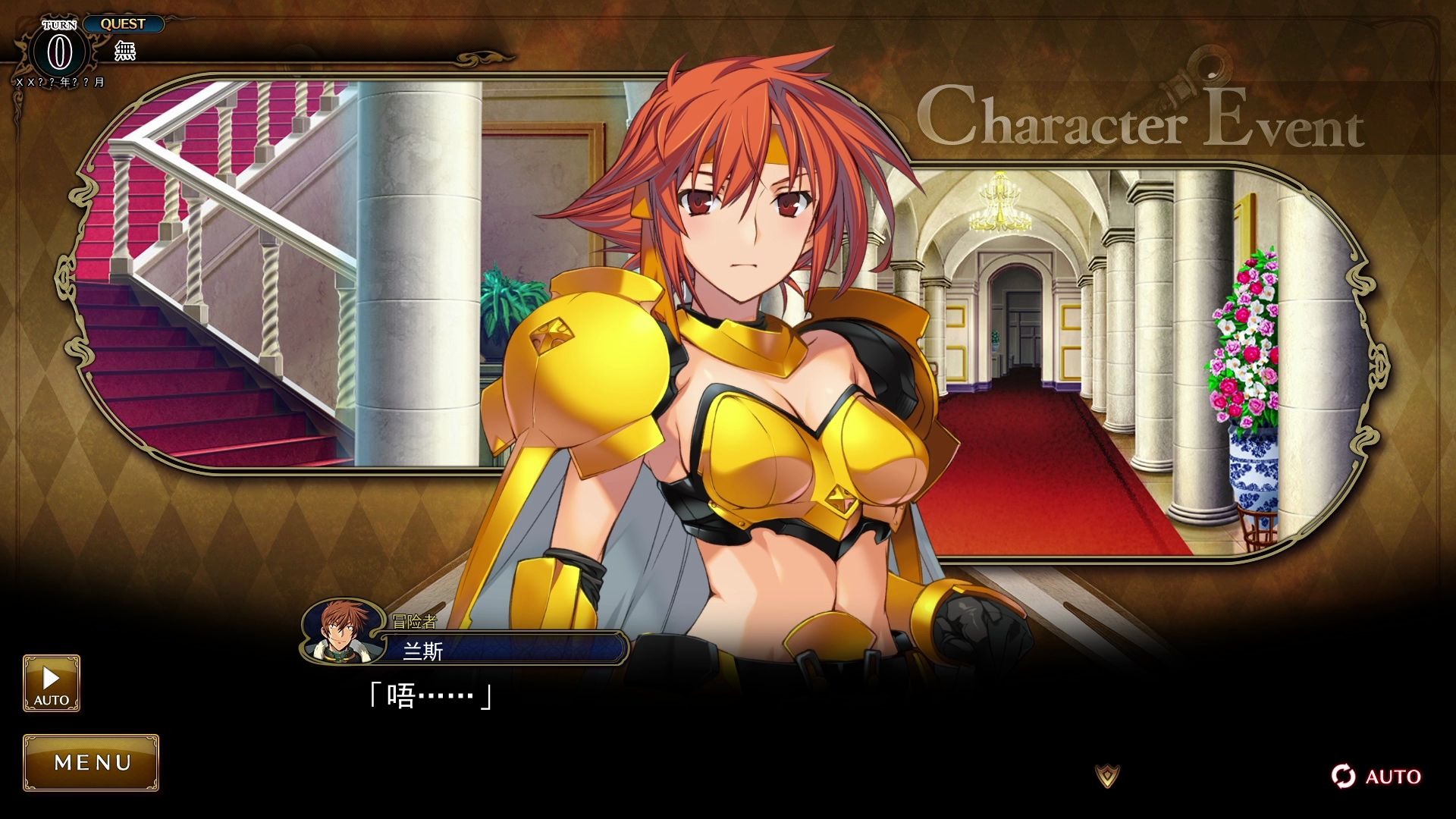Open the MENU button
The height and width of the screenshot is (819, 1456).
pyautogui.click(x=91, y=762)
